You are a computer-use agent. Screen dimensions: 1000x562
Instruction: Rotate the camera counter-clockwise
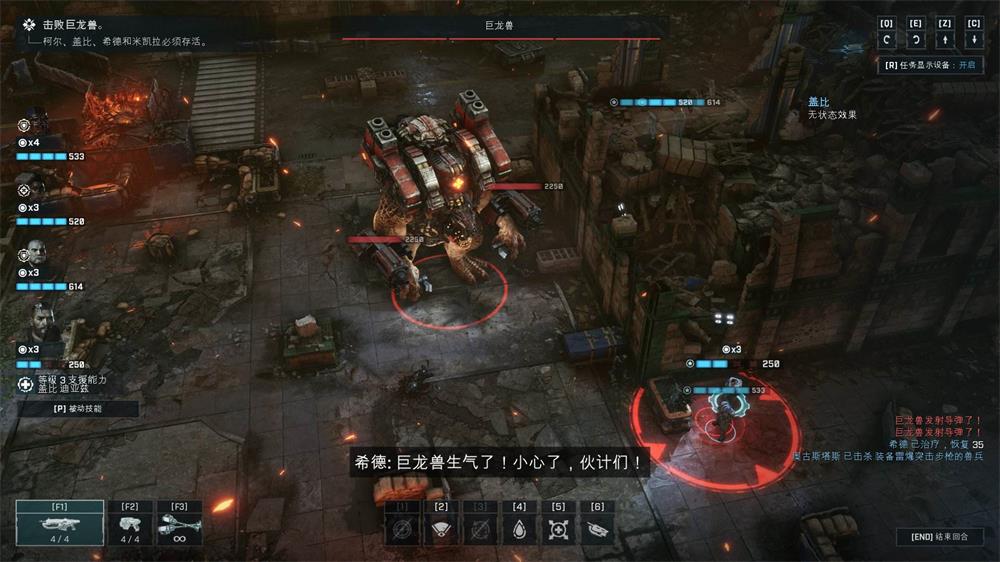click(886, 40)
